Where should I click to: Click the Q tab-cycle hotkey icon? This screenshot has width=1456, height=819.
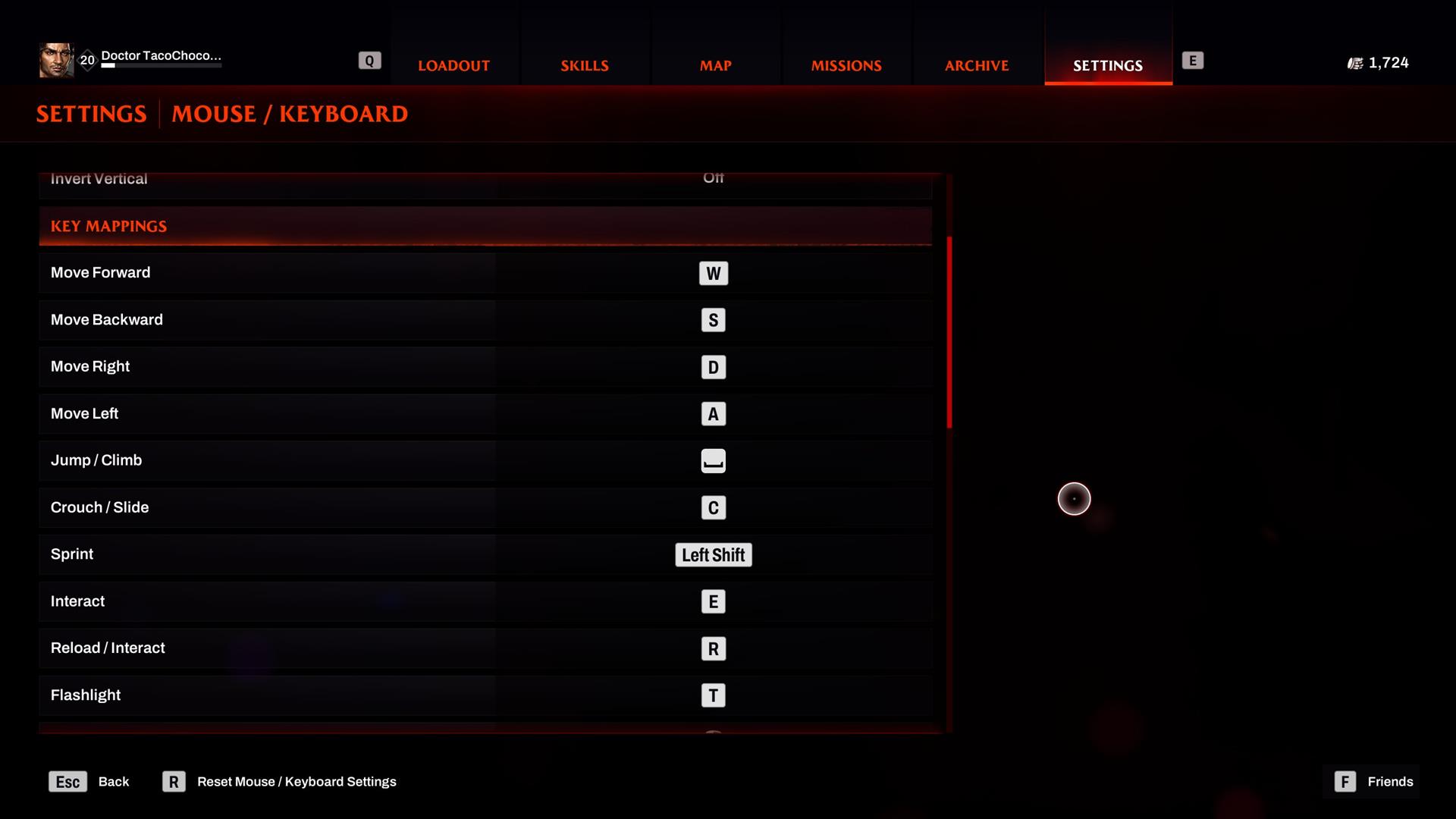click(369, 59)
